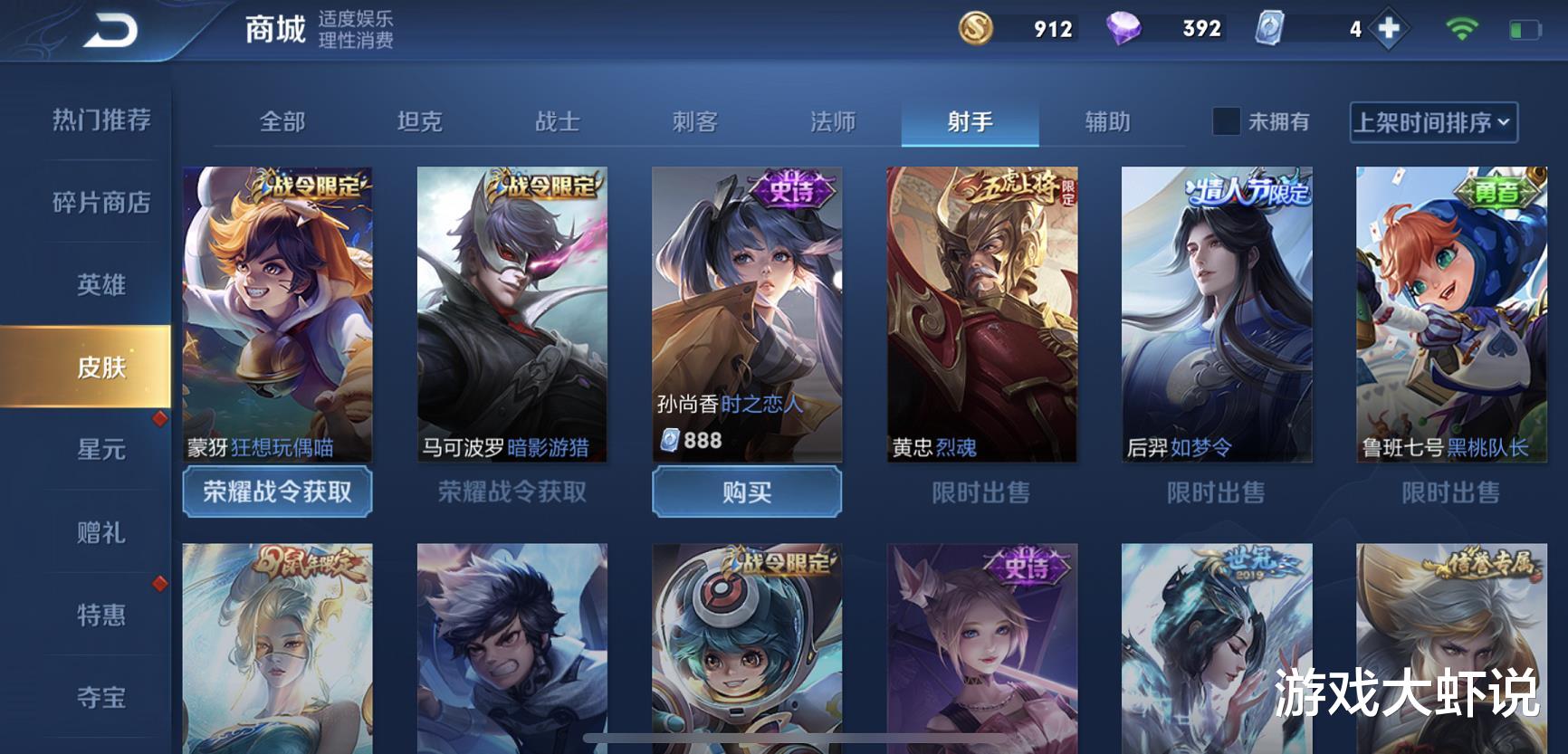Click 购买 to buy 孙尚香 时之恋人 skin

746,493
